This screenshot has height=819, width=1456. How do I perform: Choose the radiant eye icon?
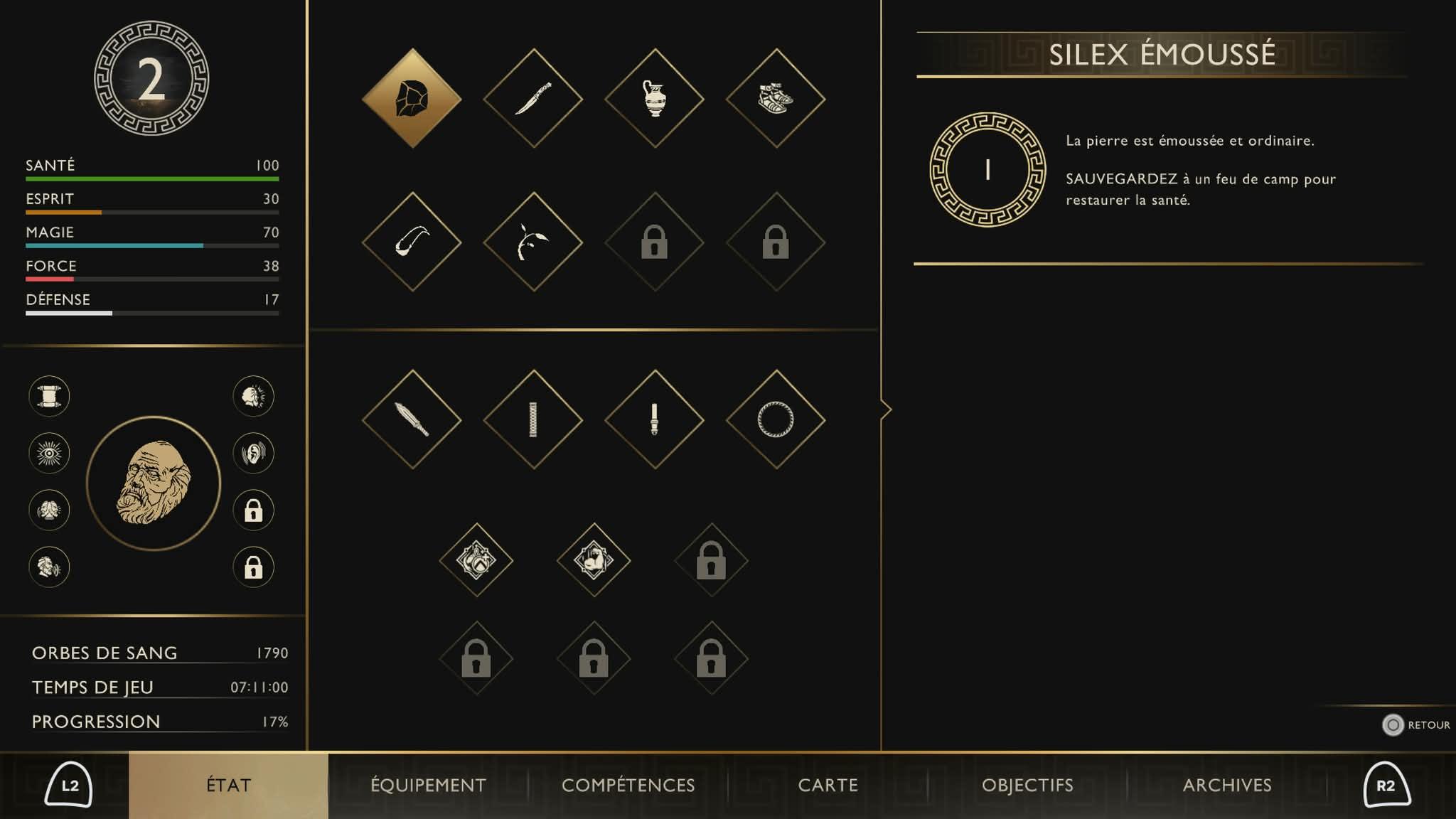pos(49,453)
